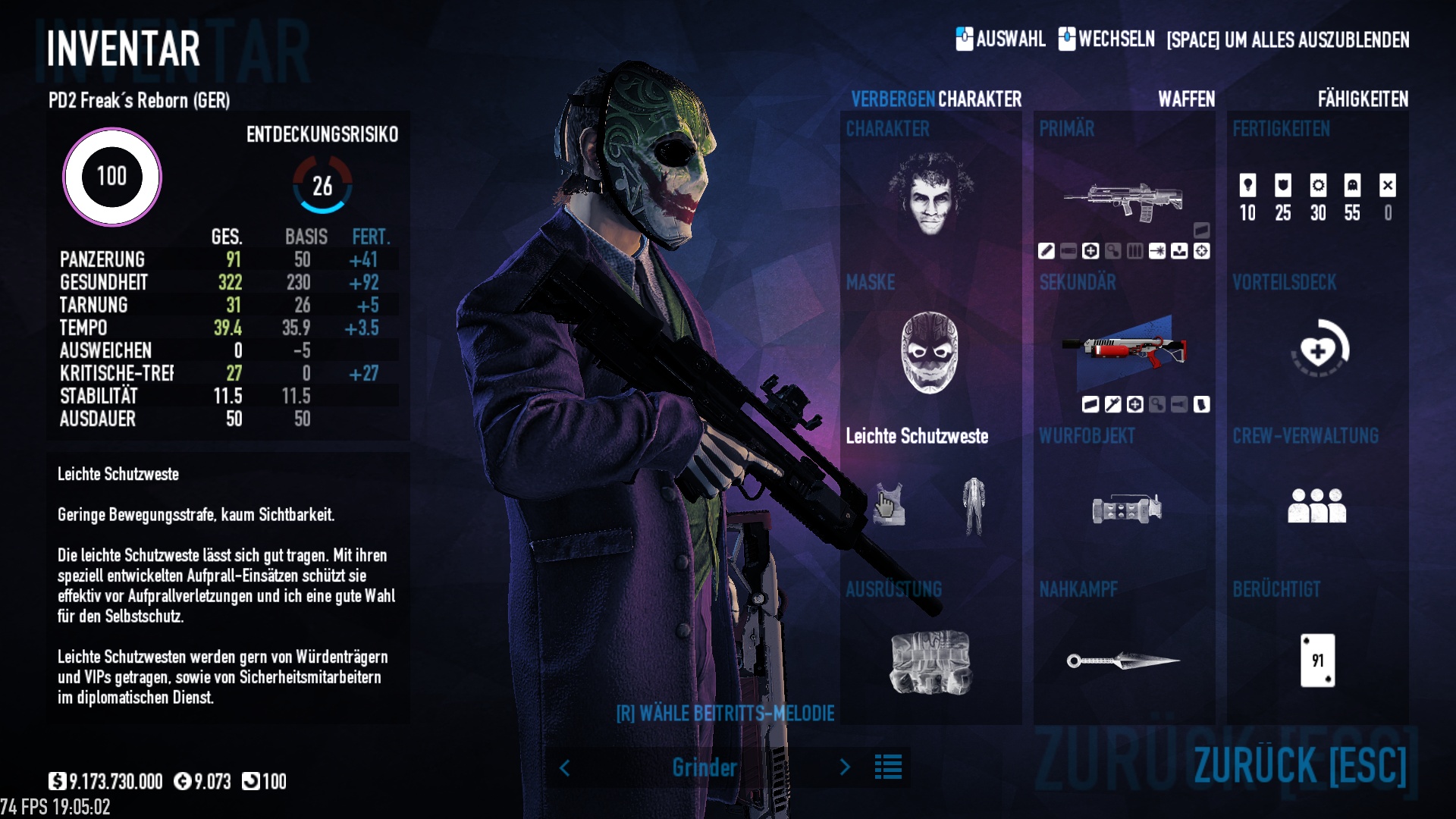Open the loadout profile list
This screenshot has width=1456, height=819.
coord(888,767)
